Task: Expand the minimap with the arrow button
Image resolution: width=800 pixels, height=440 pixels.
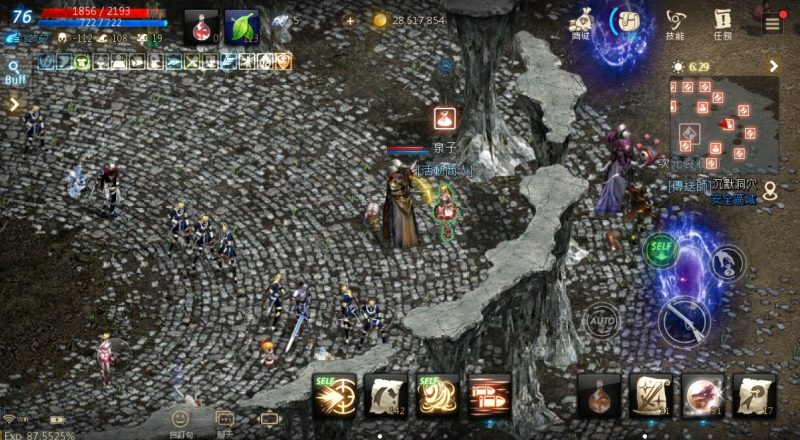Action: [x=773, y=66]
